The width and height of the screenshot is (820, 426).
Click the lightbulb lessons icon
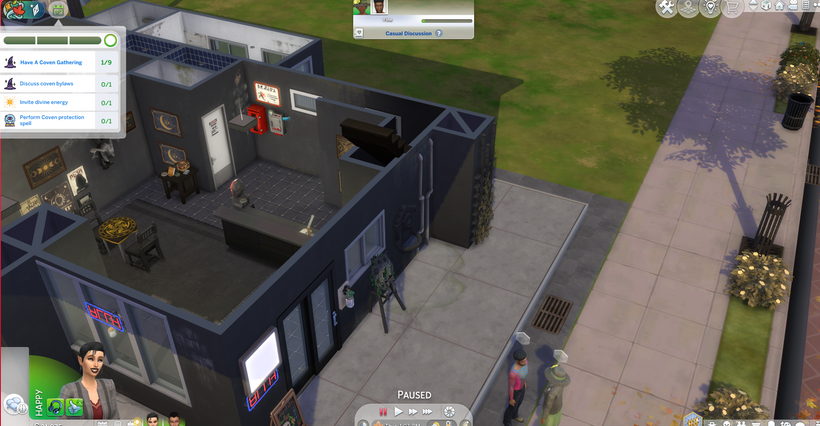point(712,8)
